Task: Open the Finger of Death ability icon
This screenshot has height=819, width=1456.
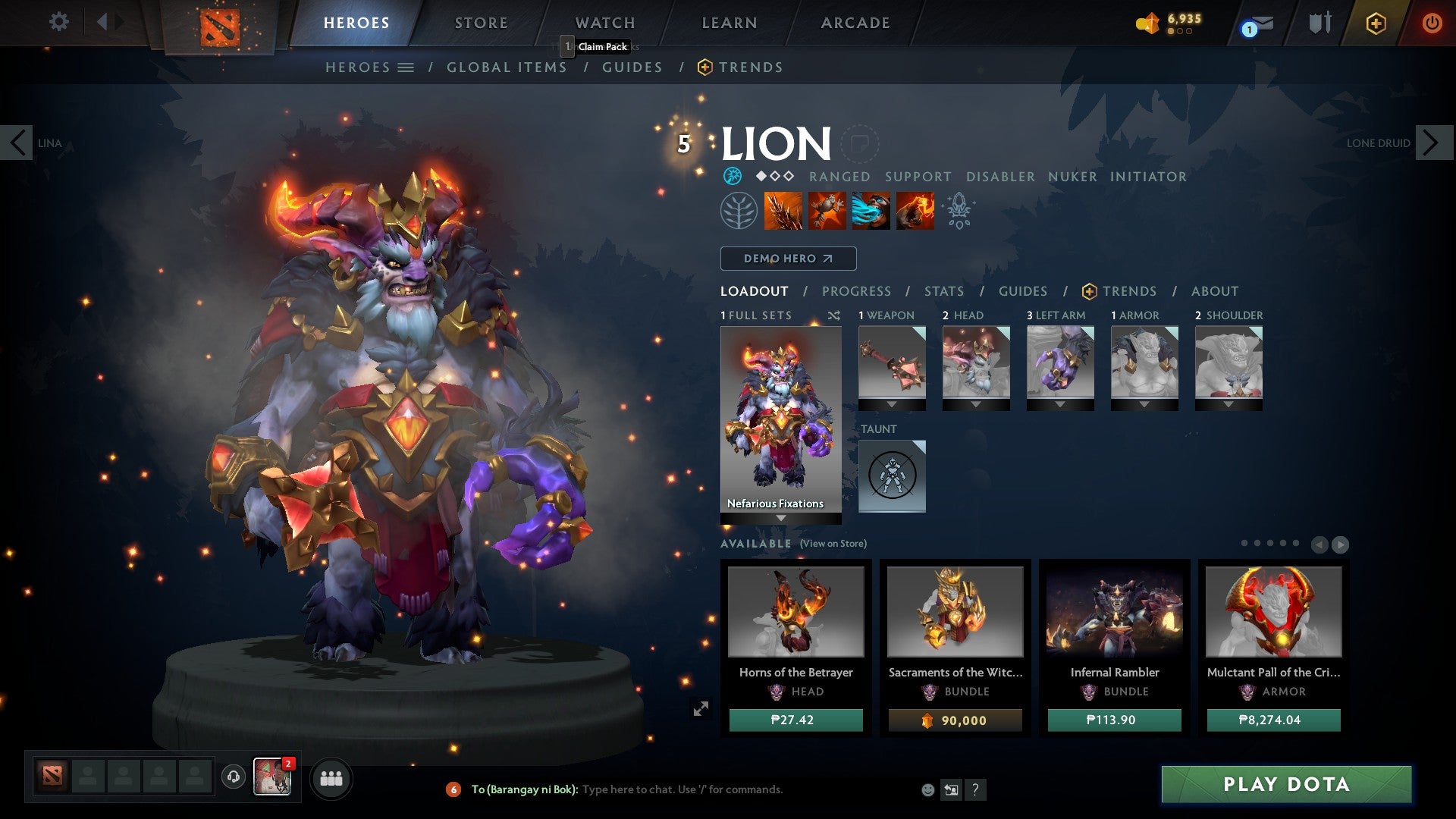Action: click(914, 210)
